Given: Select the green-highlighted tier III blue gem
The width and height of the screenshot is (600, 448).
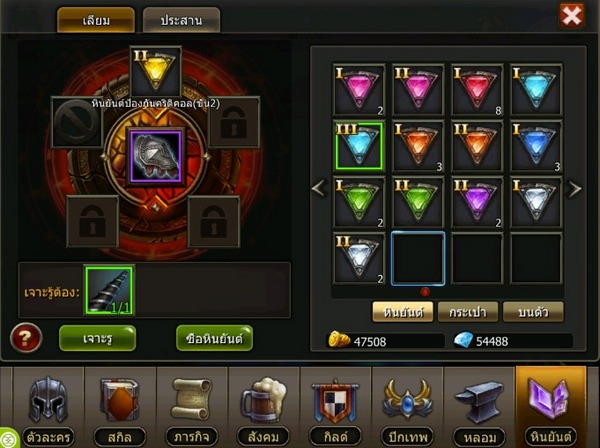Looking at the screenshot, I should (x=359, y=146).
